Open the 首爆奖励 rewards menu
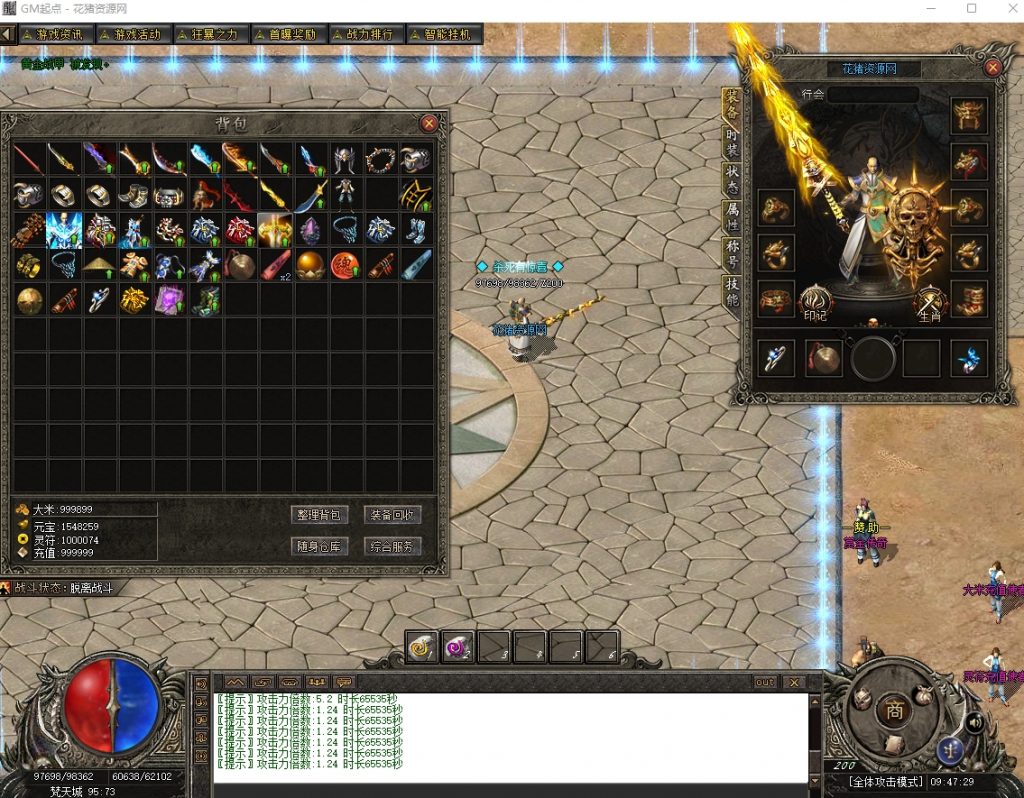The width and height of the screenshot is (1024, 798). 284,34
